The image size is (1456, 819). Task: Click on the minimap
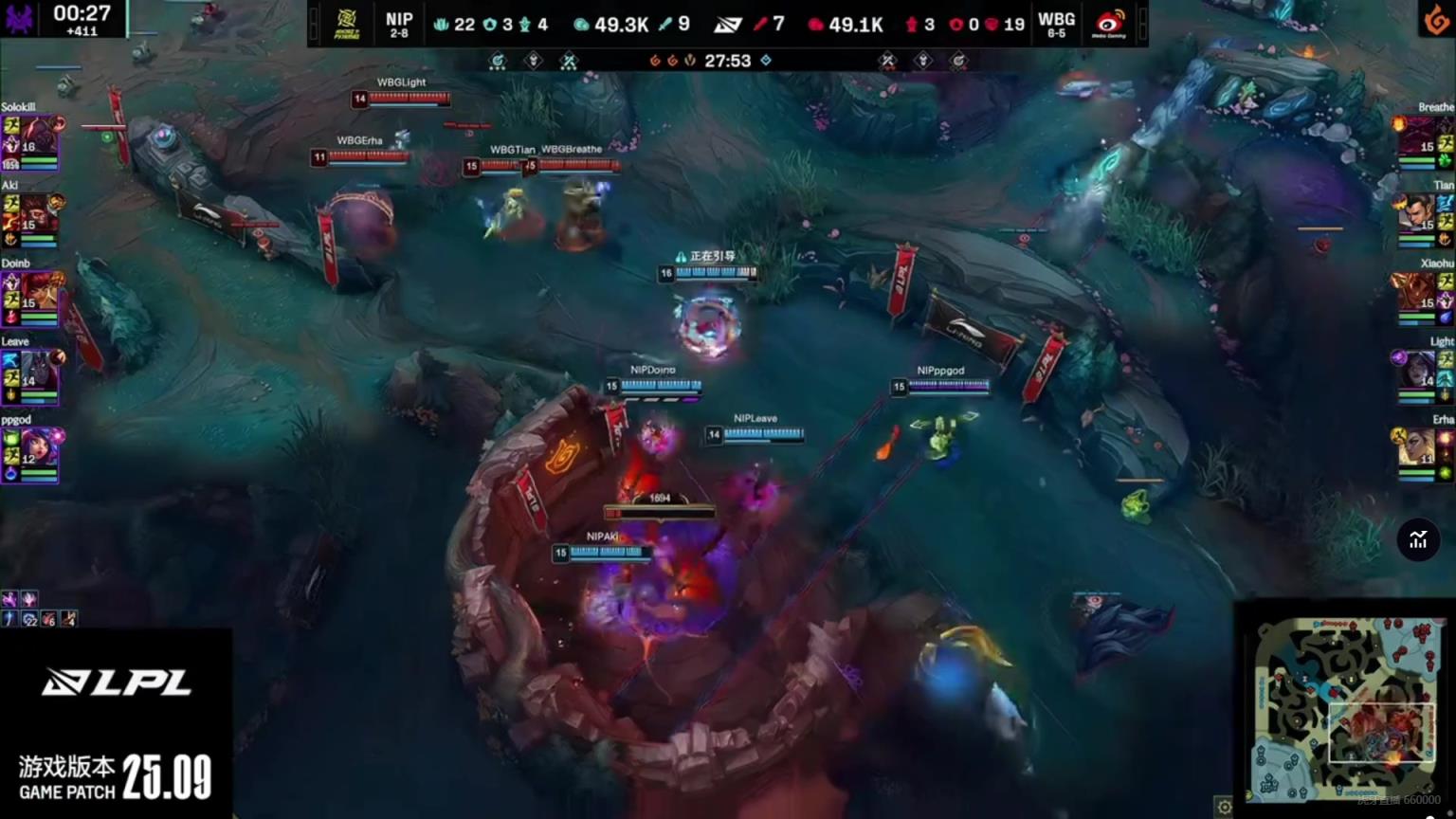(x=1343, y=707)
